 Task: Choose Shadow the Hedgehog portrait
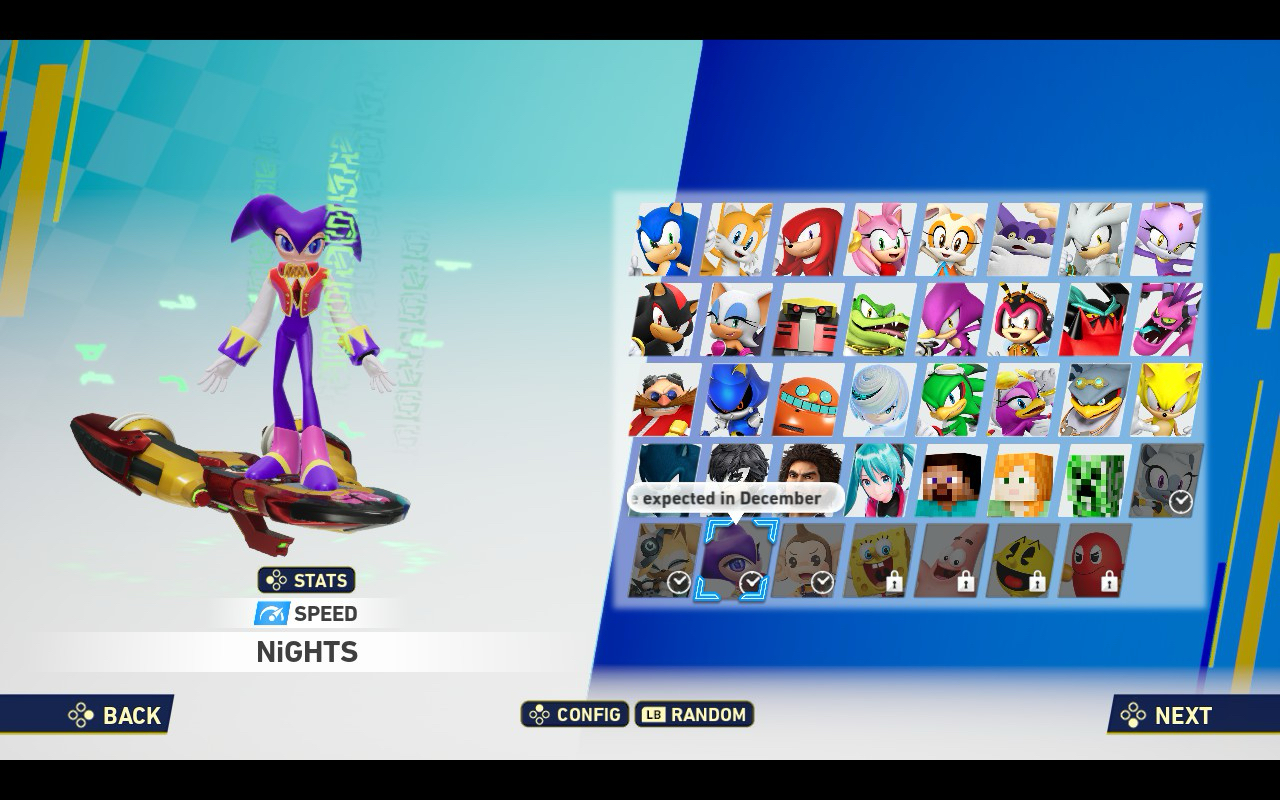665,320
